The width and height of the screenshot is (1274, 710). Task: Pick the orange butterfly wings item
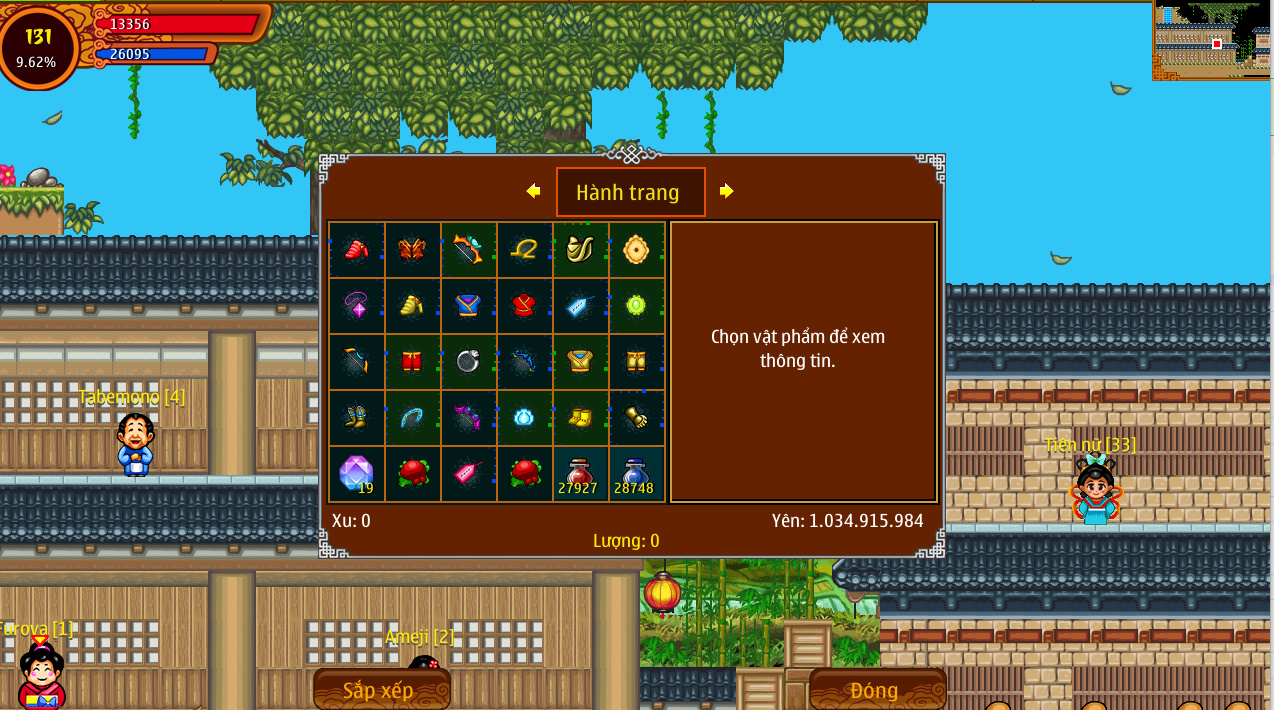tap(412, 250)
